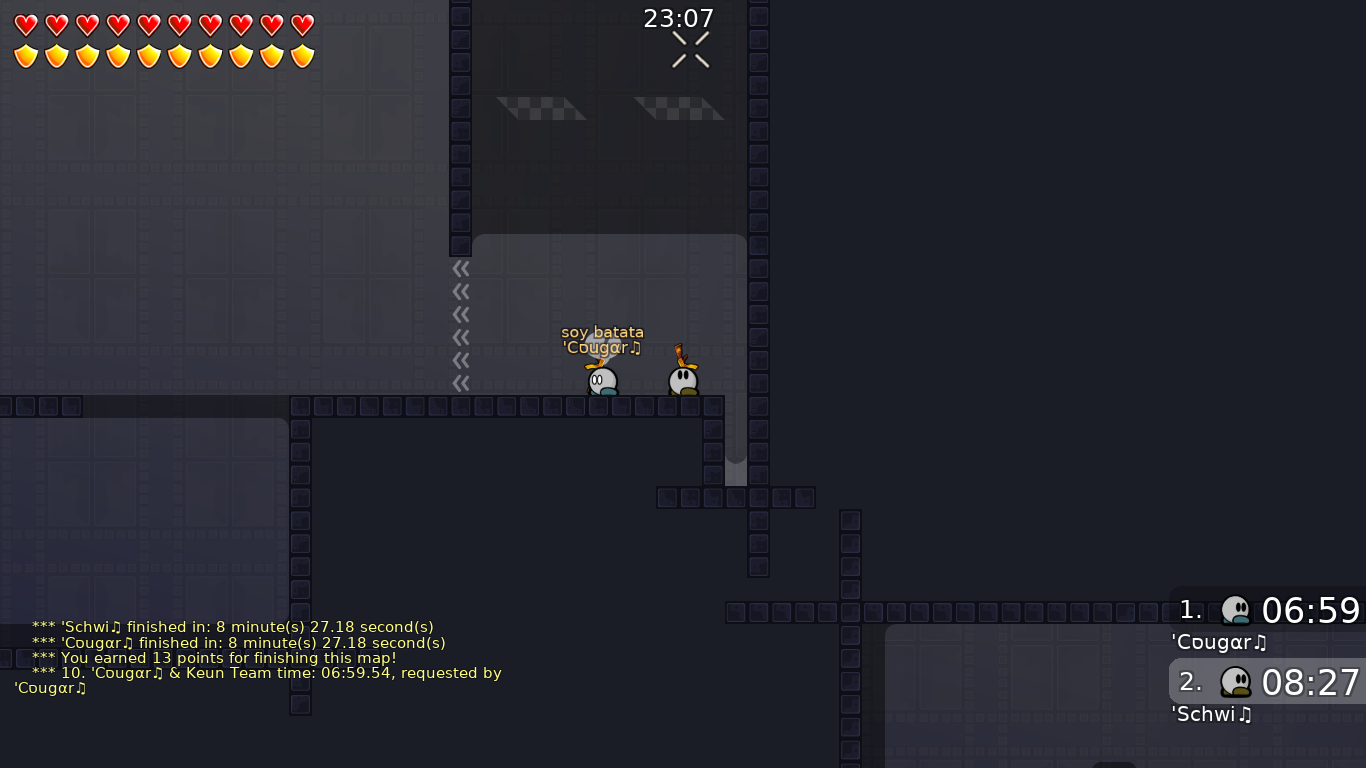The image size is (1366, 768).
Task: Click the tee avatar beside rank 1
Action: [x=1236, y=609]
